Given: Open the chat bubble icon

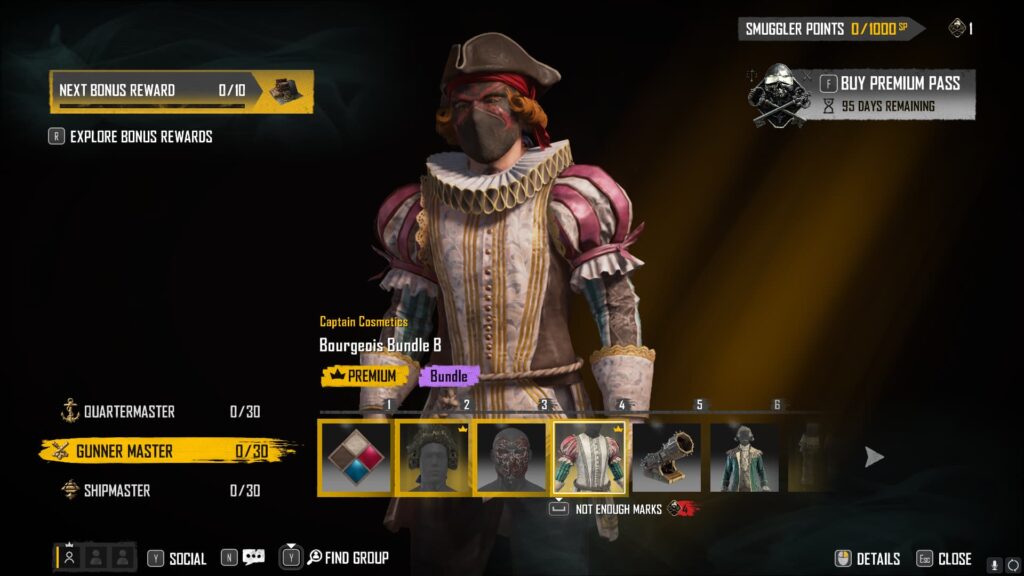Looking at the screenshot, I should click(x=253, y=558).
